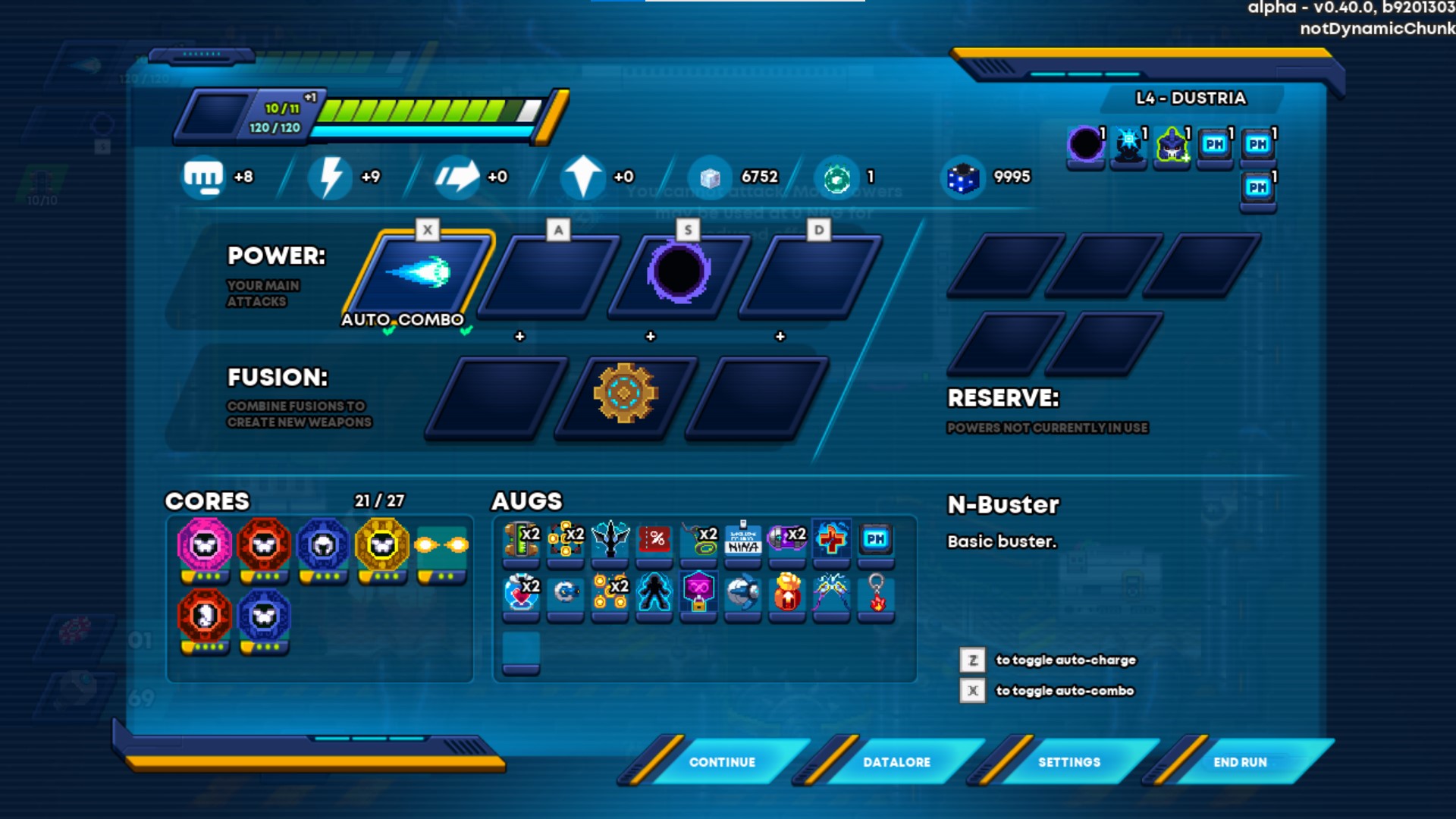Image resolution: width=1456 pixels, height=819 pixels.
Task: Choose End Run
Action: coord(1240,761)
